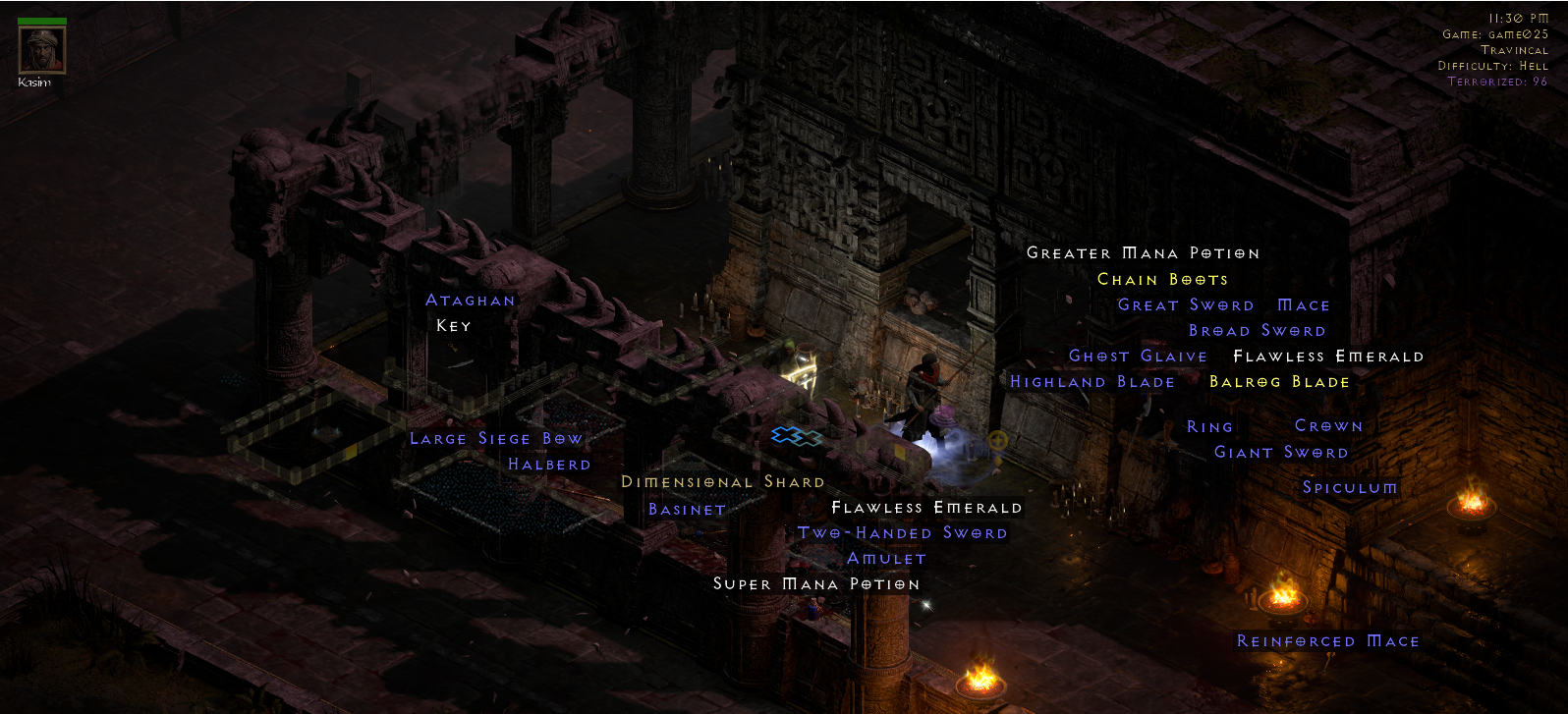Select the Balrog Blade label

[x=1280, y=382]
